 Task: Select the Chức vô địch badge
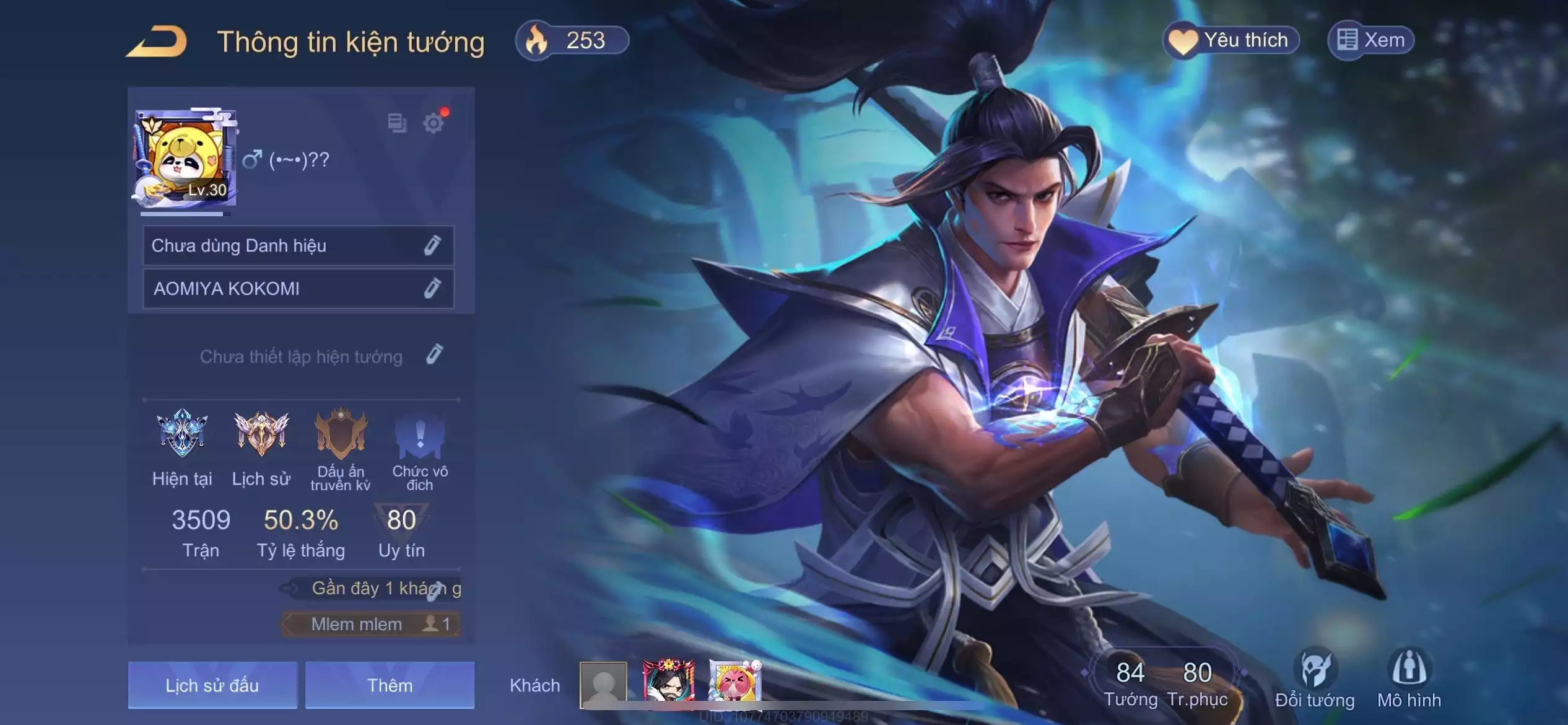pyautogui.click(x=419, y=434)
